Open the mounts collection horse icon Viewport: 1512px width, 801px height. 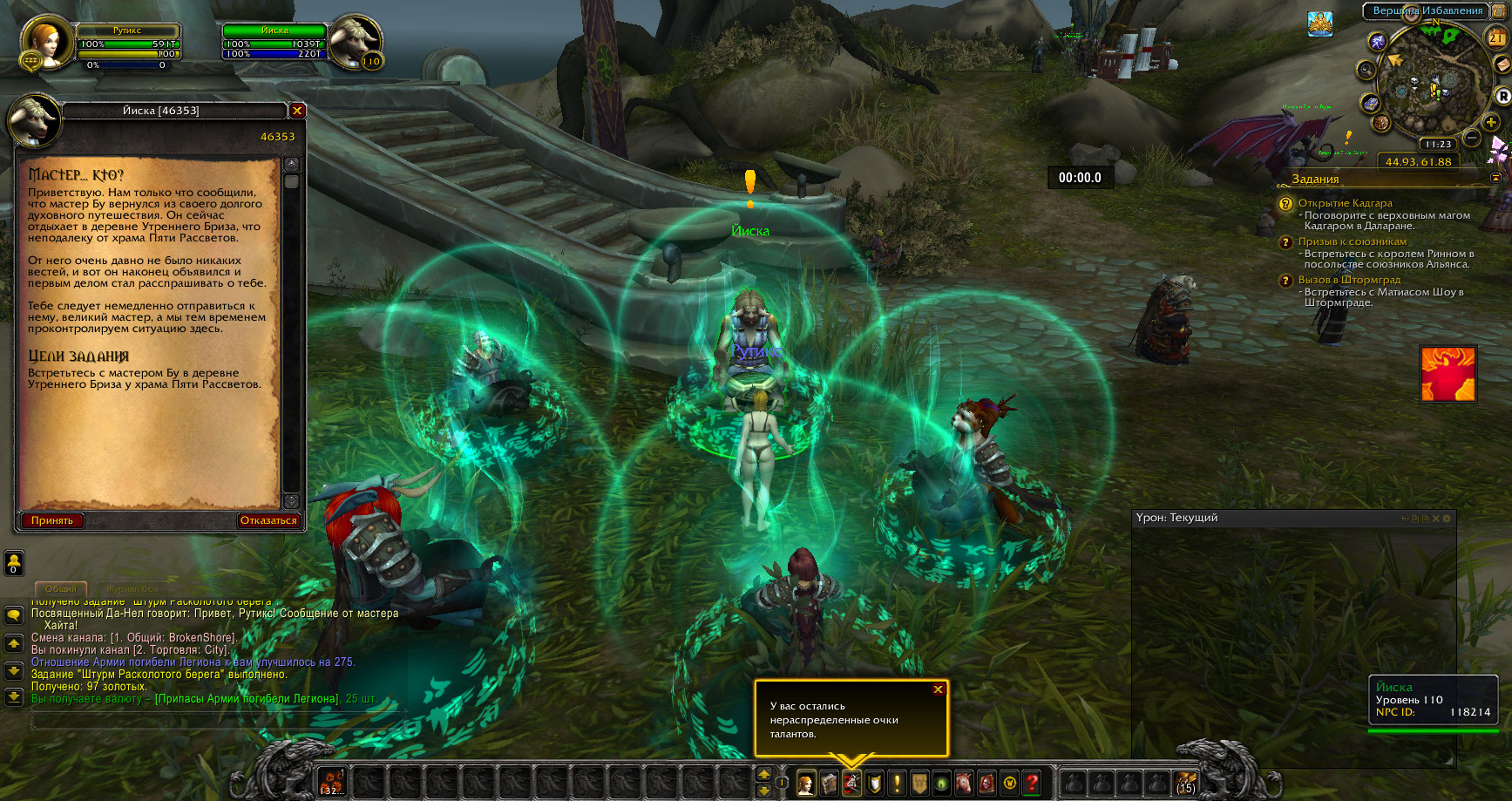[965, 784]
